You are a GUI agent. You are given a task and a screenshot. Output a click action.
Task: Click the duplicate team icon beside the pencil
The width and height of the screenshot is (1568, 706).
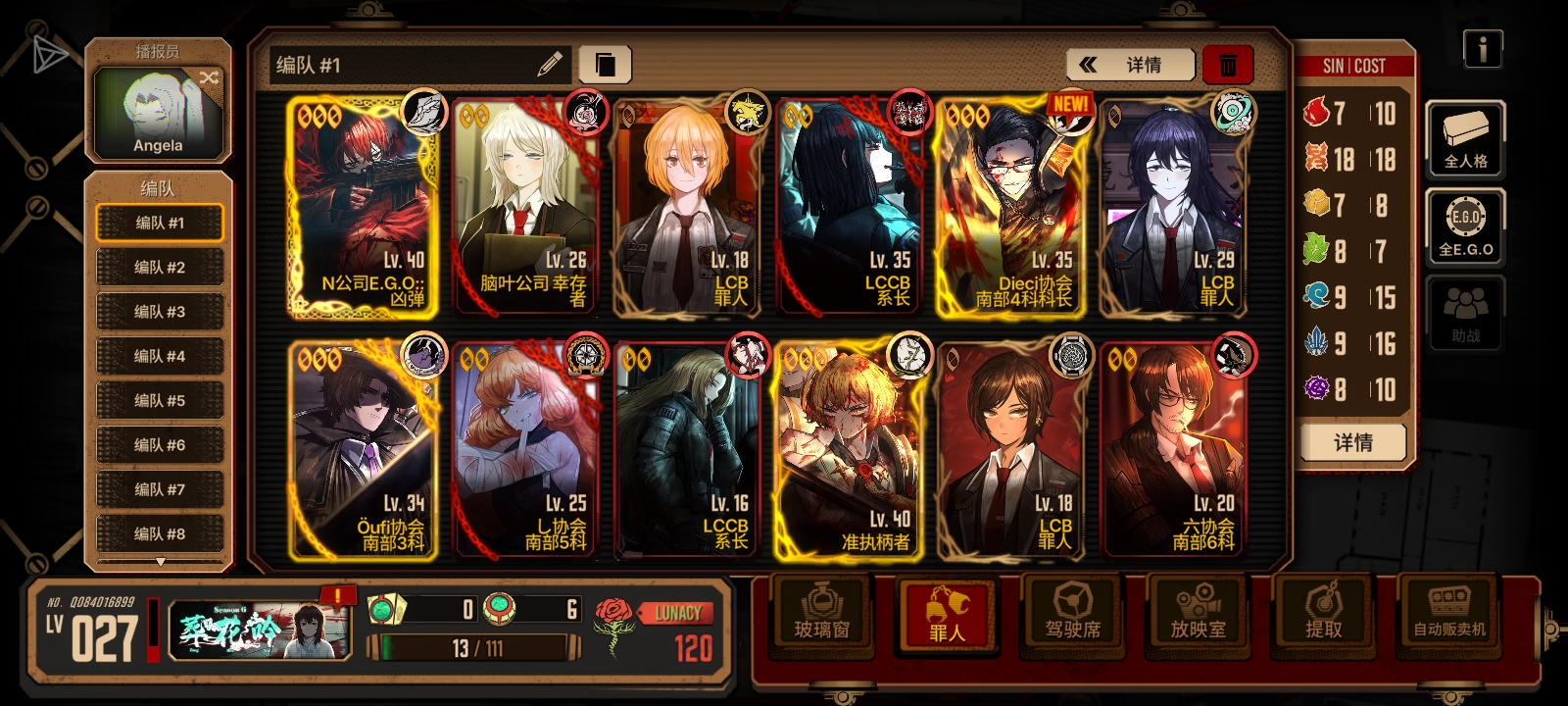(605, 64)
